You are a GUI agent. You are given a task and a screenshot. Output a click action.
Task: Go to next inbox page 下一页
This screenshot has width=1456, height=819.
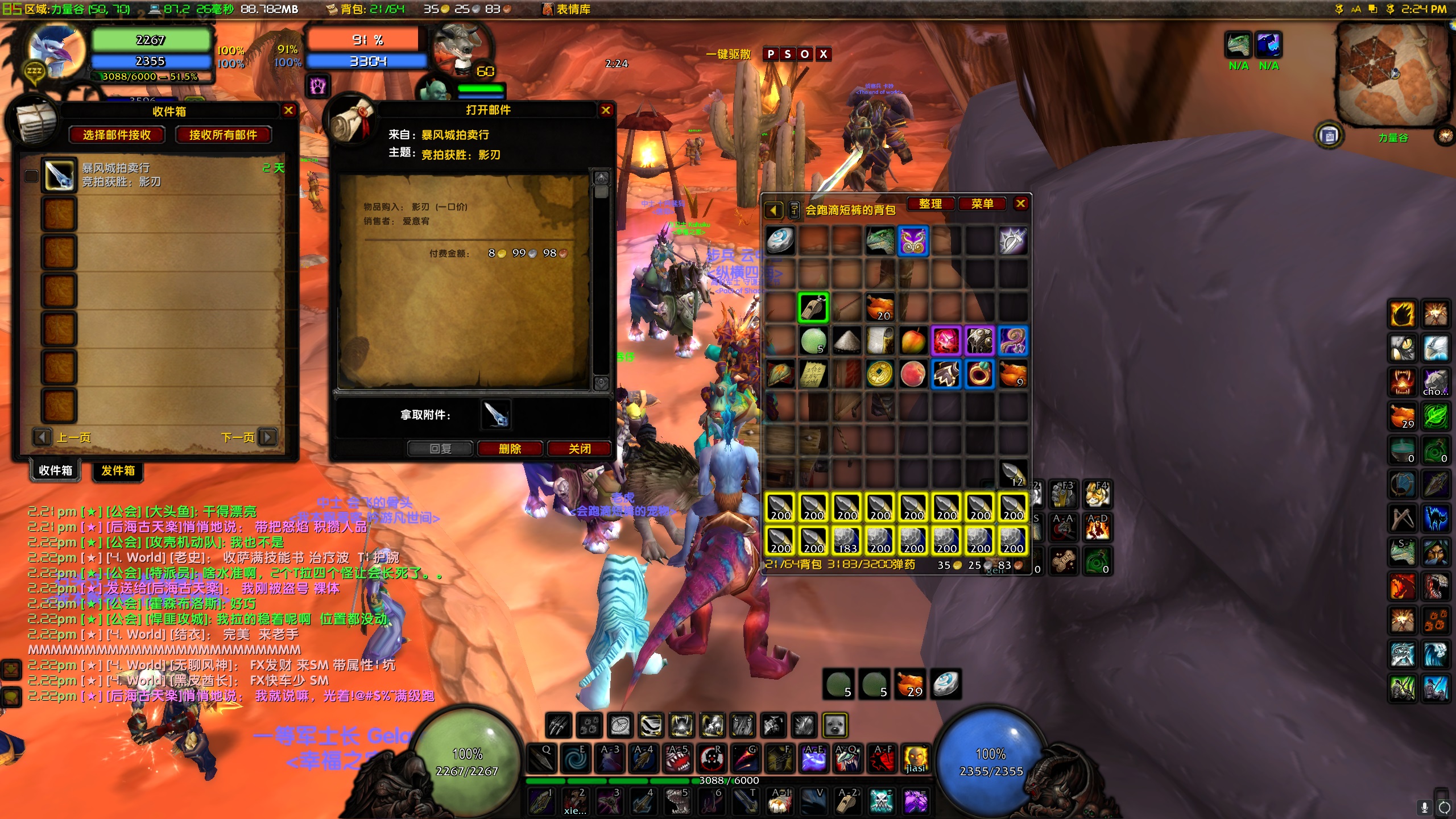click(267, 437)
